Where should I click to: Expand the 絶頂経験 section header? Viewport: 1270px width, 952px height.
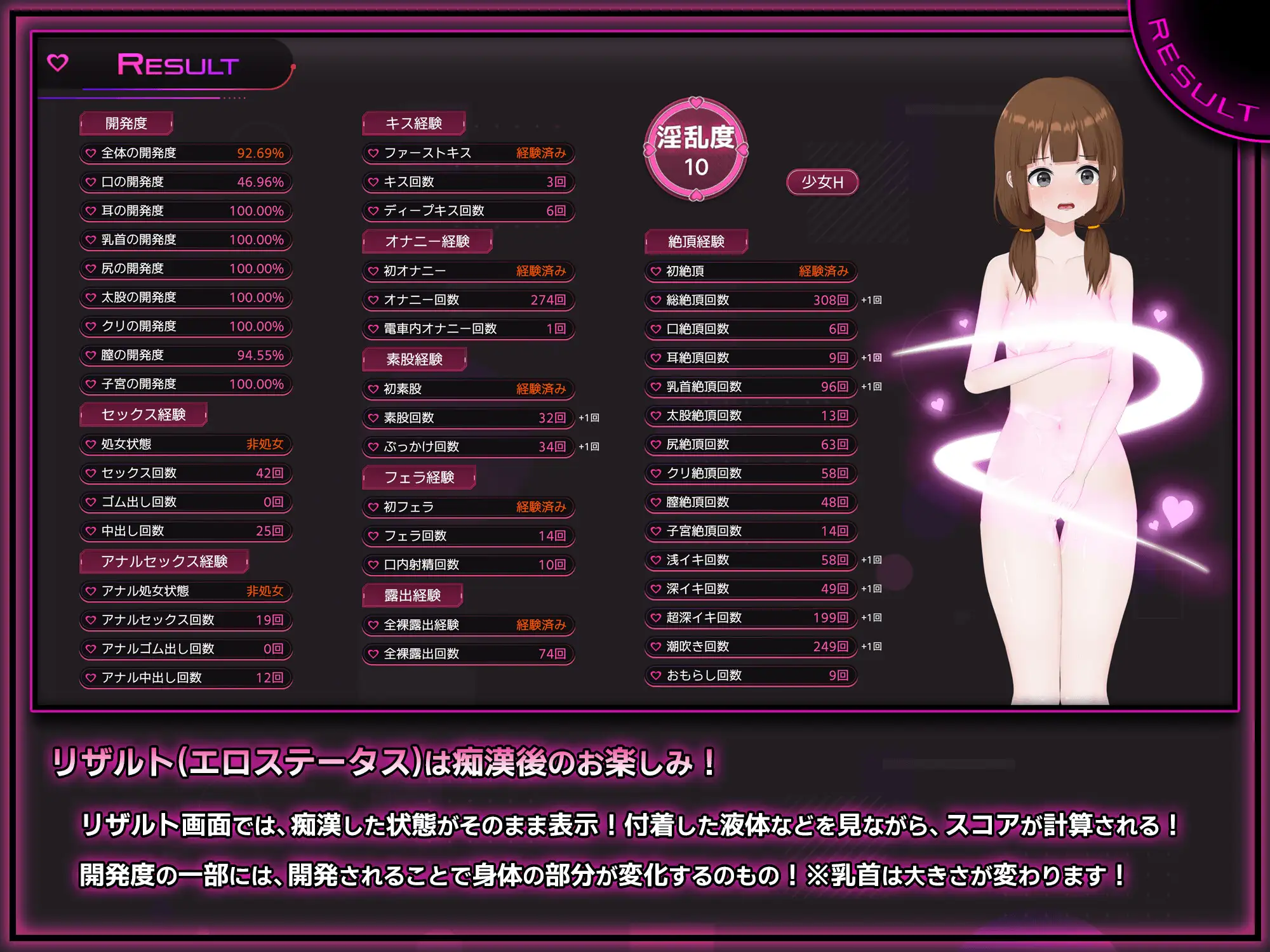(697, 241)
